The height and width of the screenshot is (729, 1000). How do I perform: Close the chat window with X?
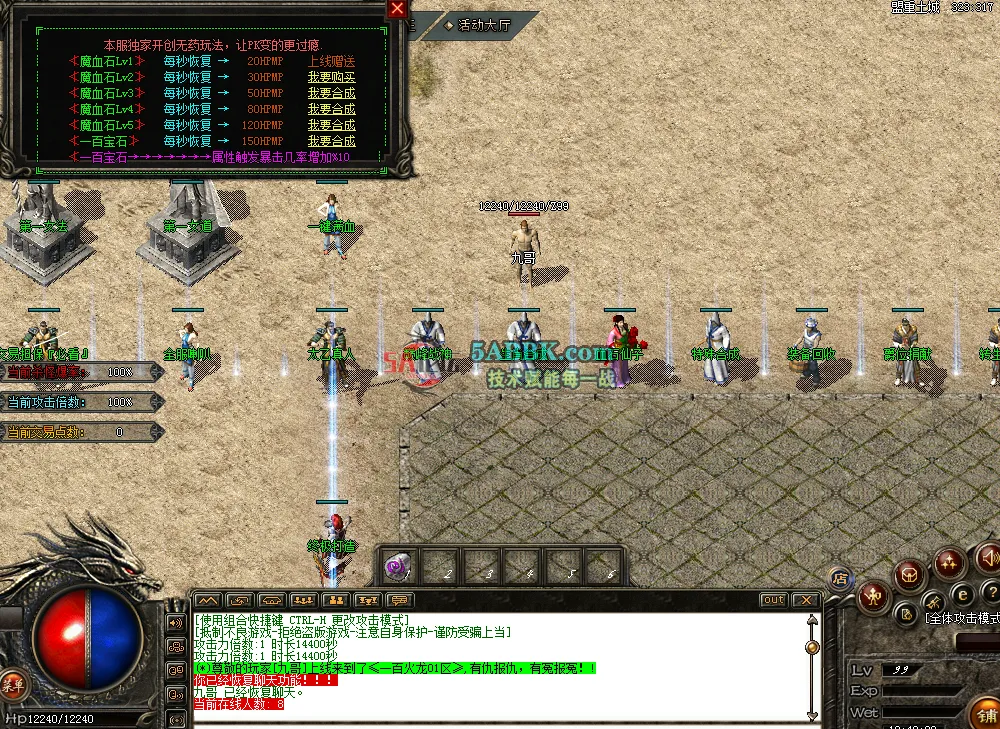(x=805, y=600)
